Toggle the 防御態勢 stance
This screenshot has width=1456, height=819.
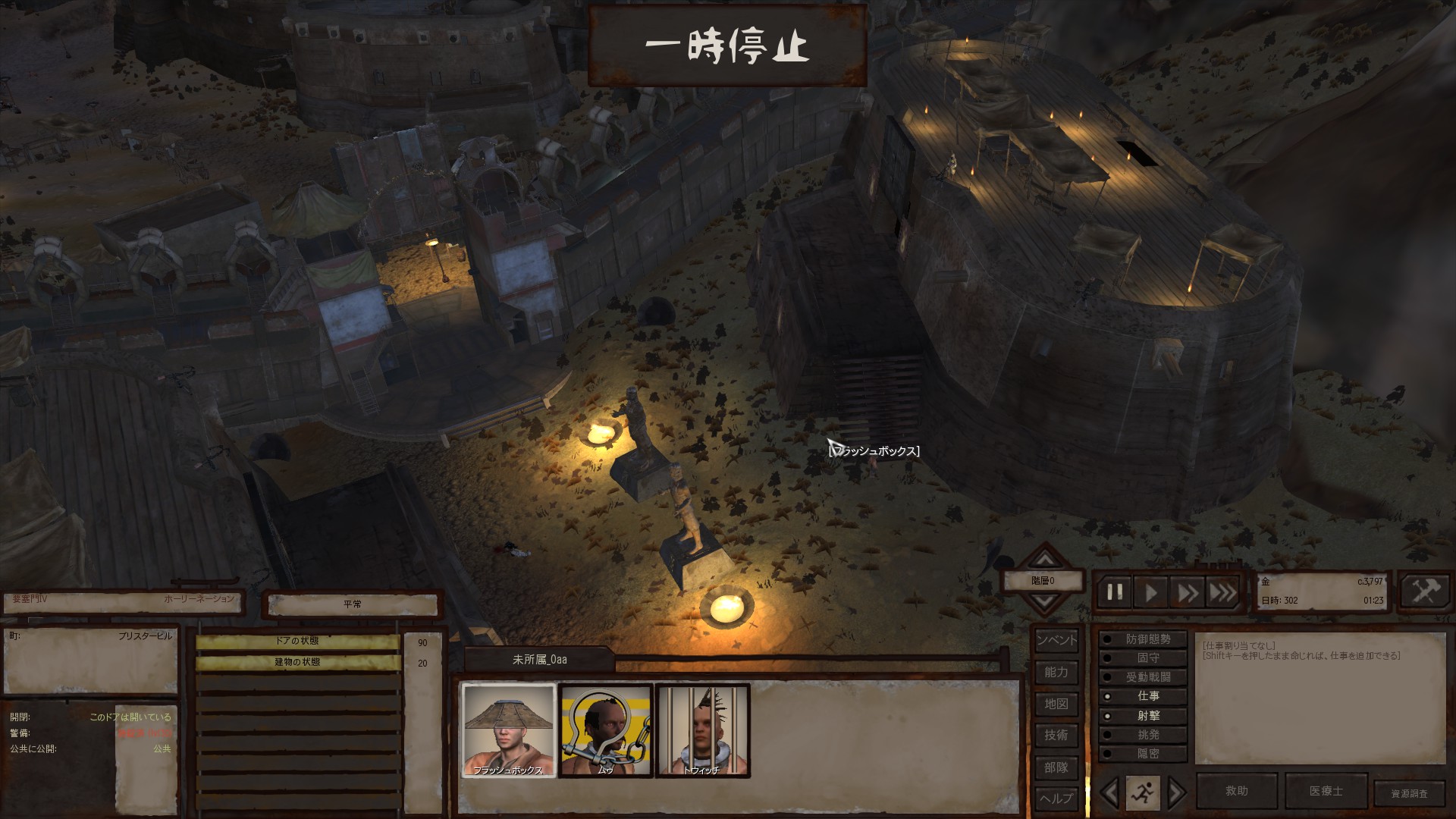click(1143, 639)
